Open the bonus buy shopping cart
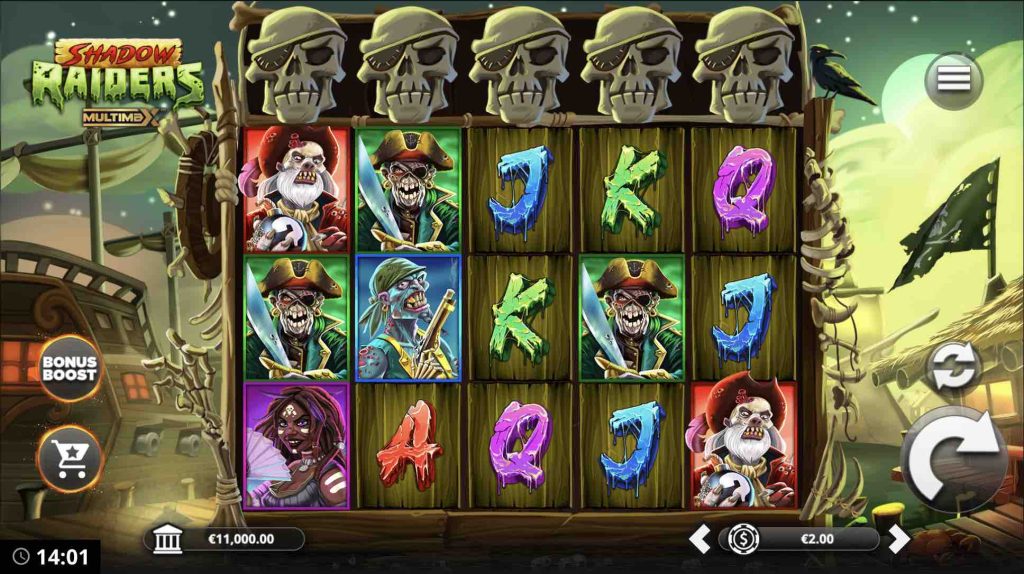Screen dimensions: 1024x574 coord(69,459)
